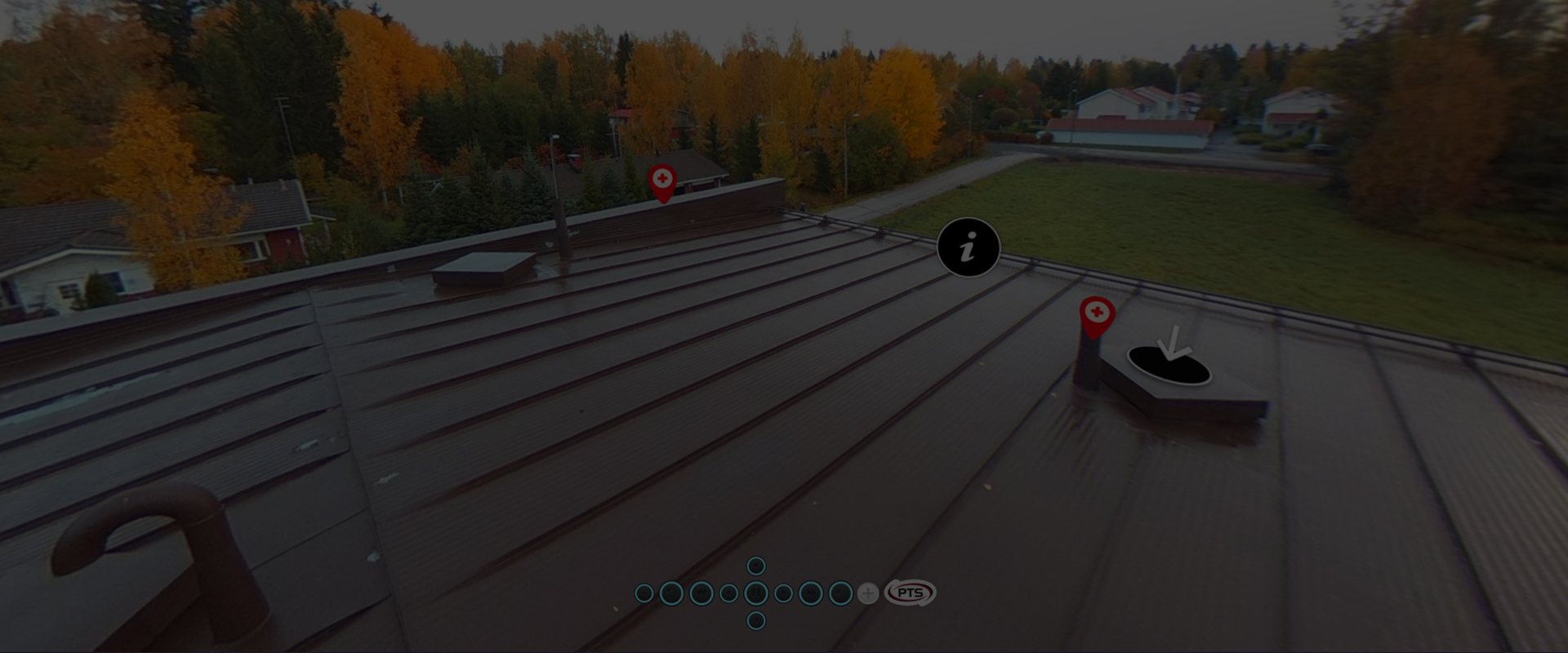Pan the view upward with the up arrow
This screenshot has width=1568, height=653.
pos(756,566)
